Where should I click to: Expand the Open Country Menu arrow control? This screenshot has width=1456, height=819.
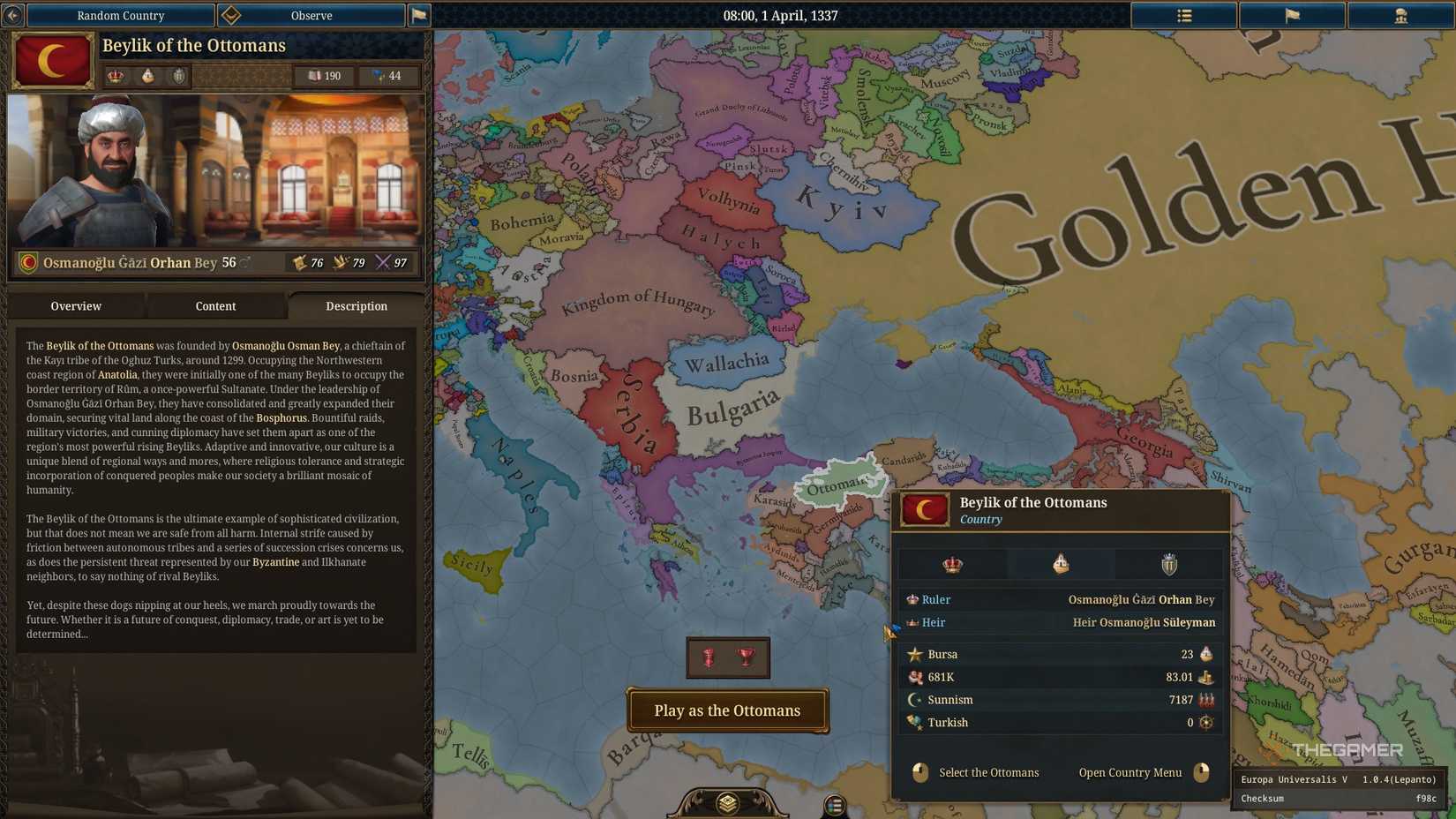click(1202, 772)
